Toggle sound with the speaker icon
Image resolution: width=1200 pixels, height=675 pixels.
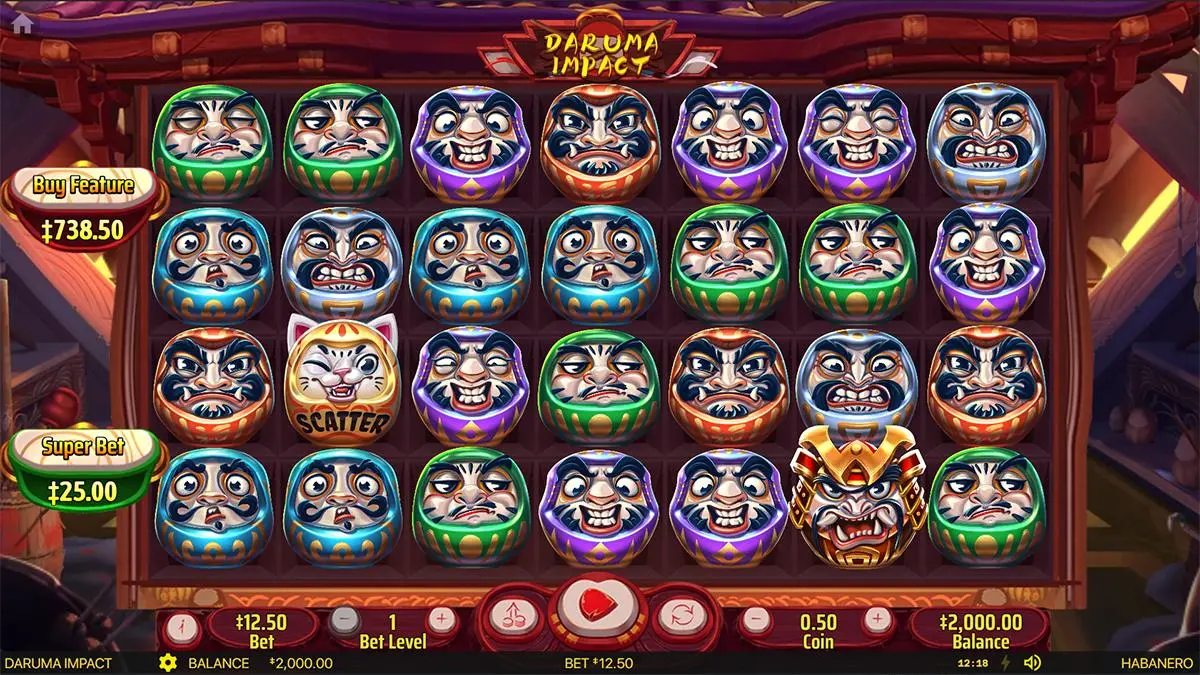tap(1033, 663)
